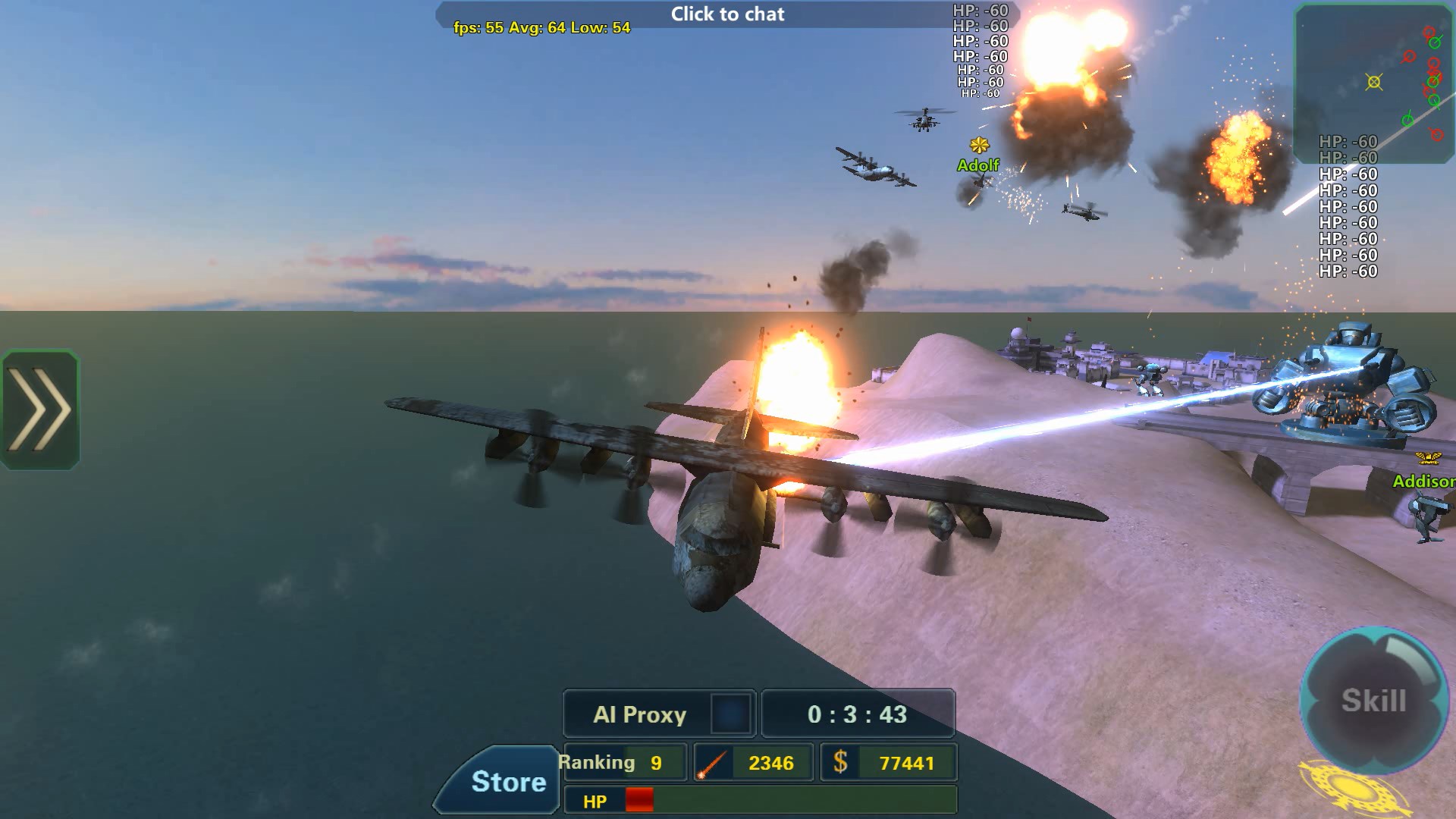Click the match timer showing 0:3:43

(858, 714)
